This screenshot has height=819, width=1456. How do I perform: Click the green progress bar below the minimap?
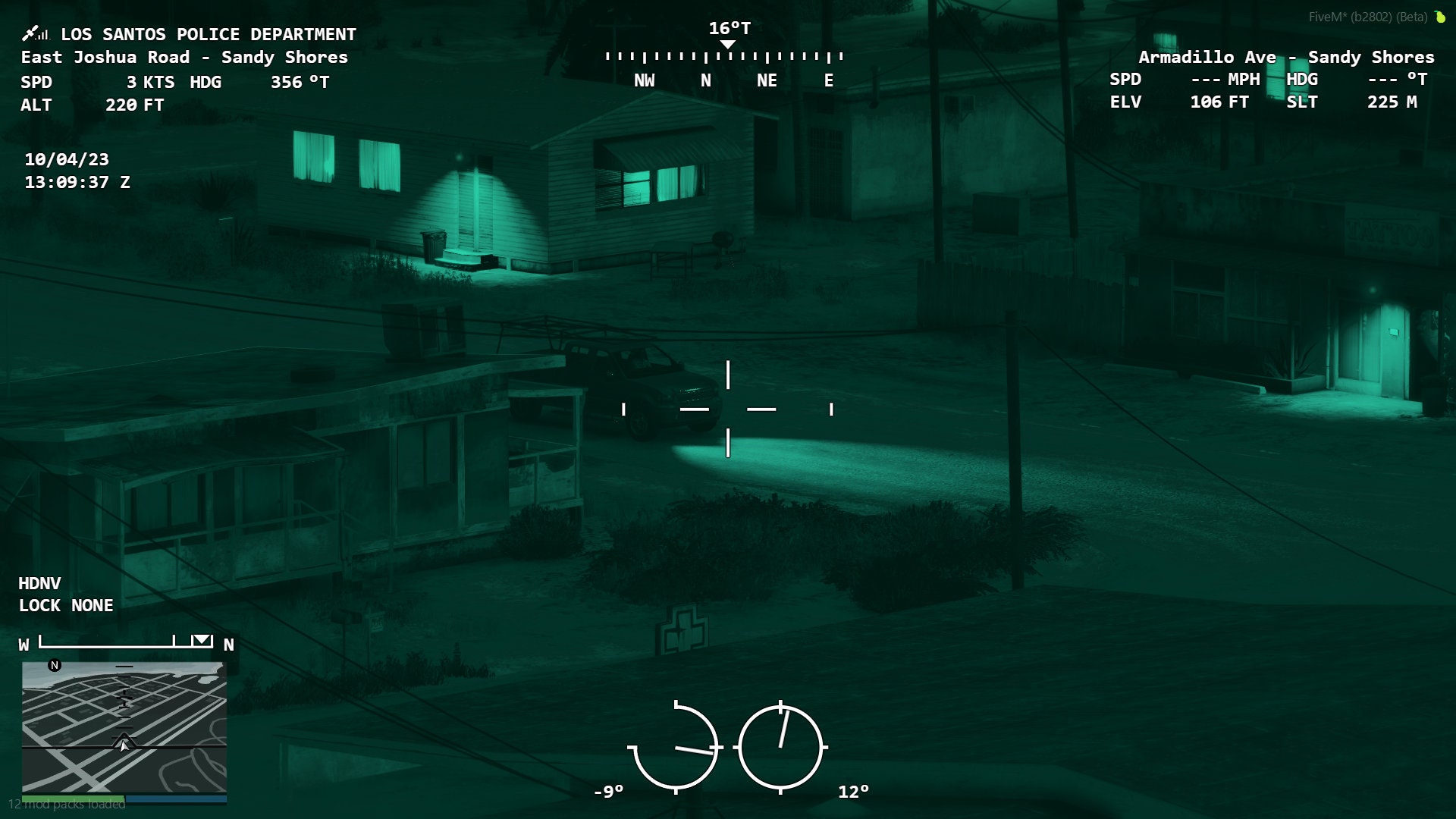[x=72, y=798]
